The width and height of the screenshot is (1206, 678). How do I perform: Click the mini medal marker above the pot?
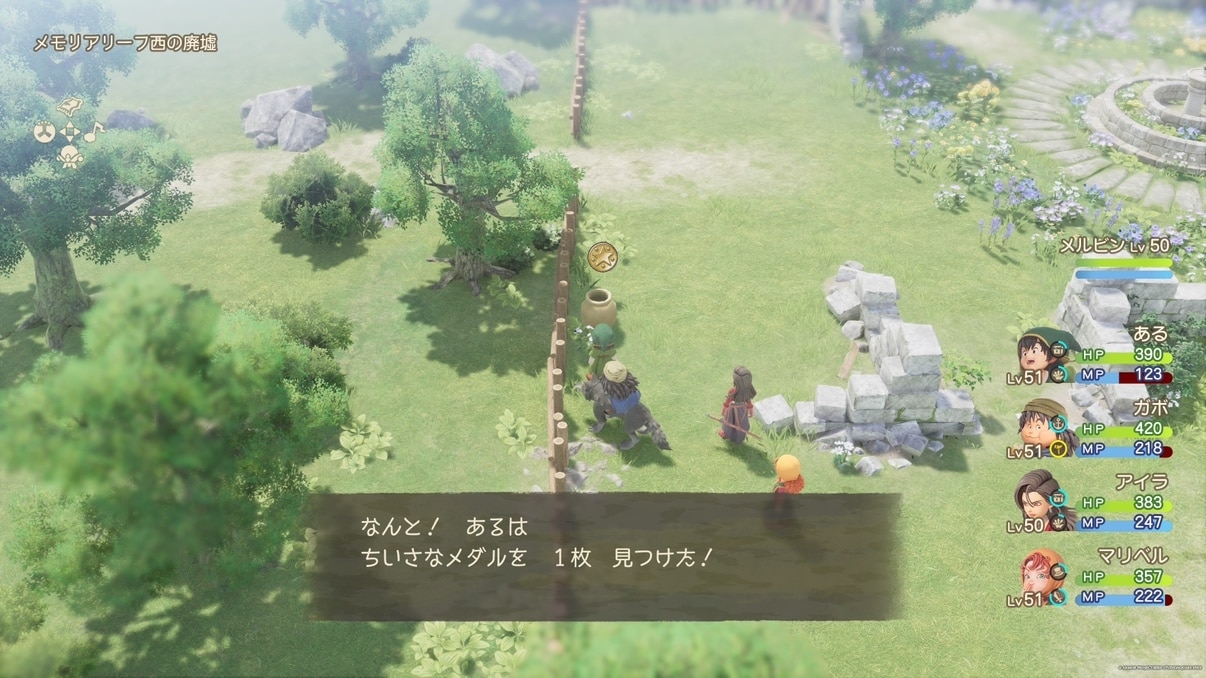601,255
